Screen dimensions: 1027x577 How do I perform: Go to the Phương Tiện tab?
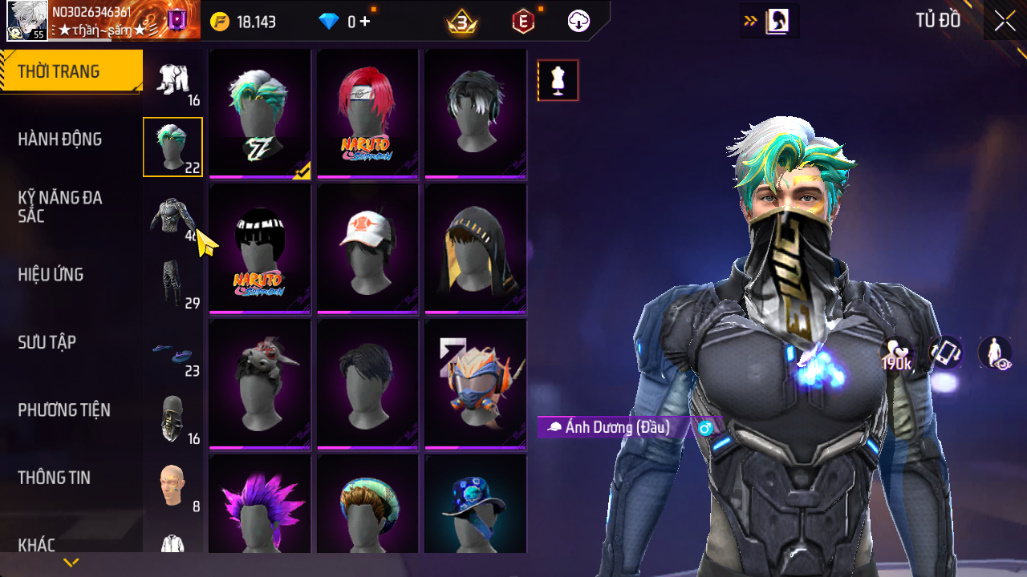pos(64,410)
